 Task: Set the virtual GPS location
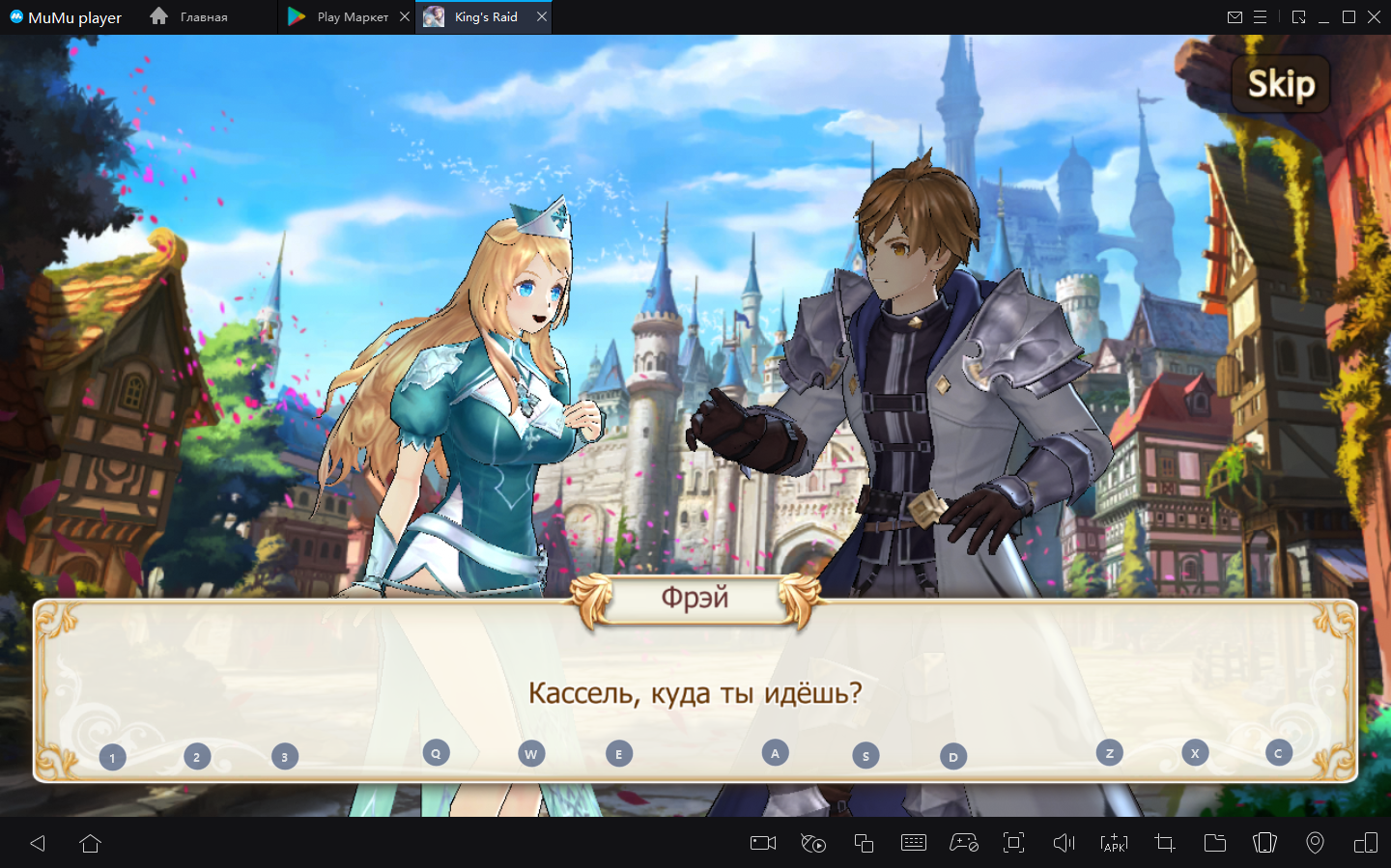(x=1315, y=843)
